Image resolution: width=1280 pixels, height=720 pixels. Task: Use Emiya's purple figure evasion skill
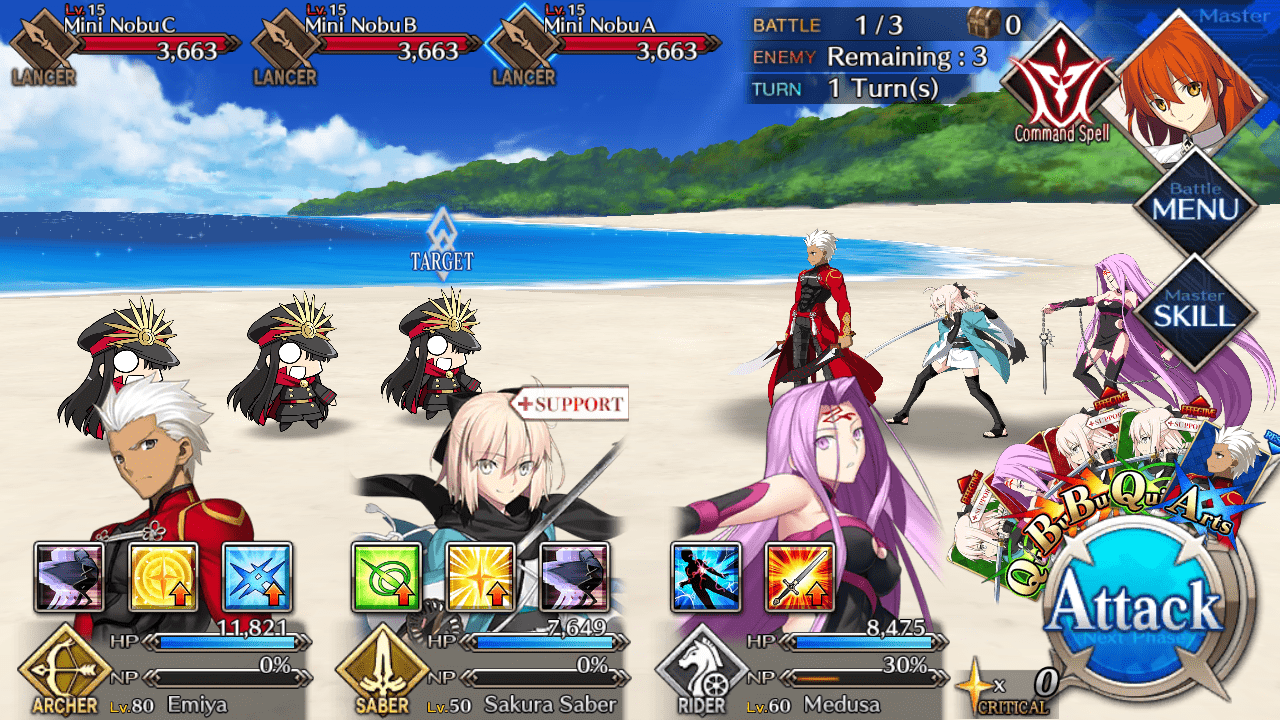[x=69, y=577]
